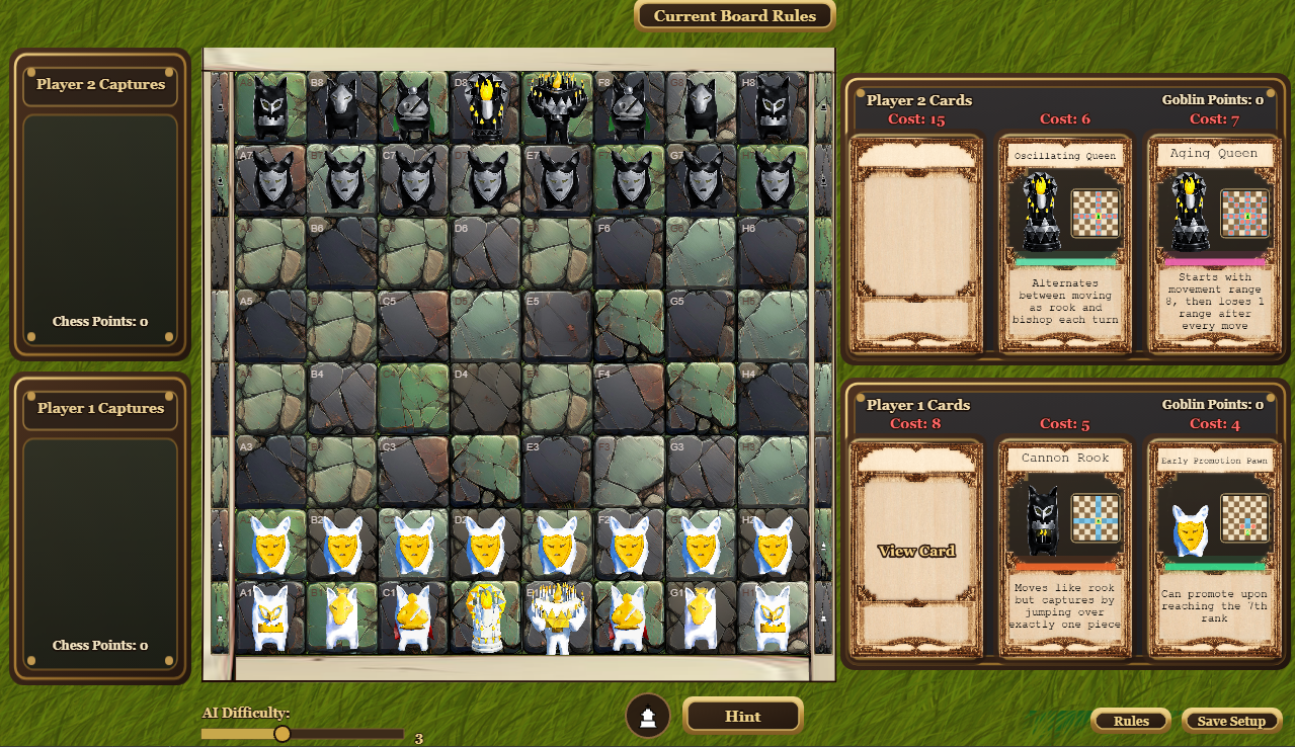Select the white king on E1
Screen dimensions: 1295x747
[557, 616]
